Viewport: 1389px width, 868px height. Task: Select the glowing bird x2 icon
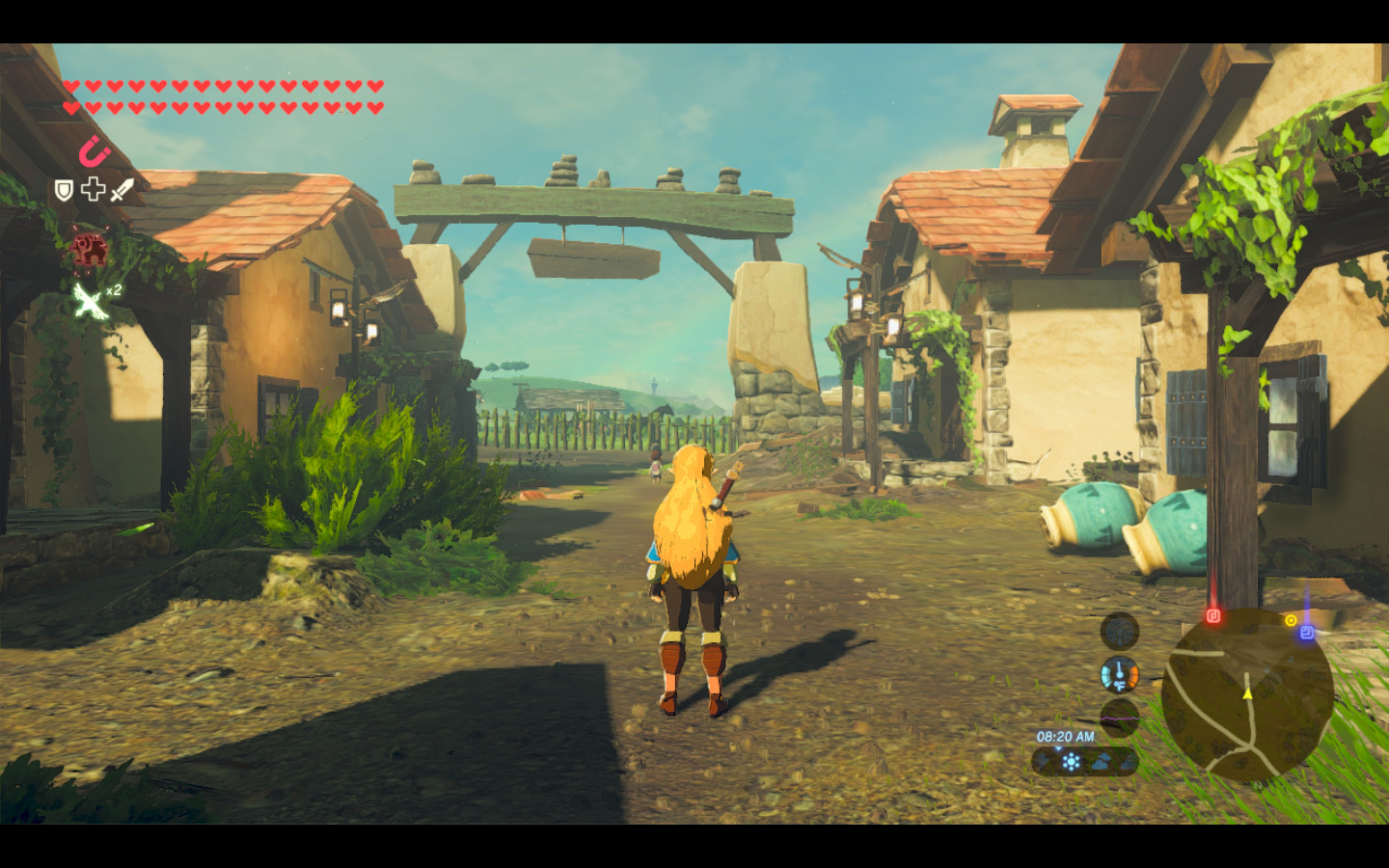[x=90, y=301]
